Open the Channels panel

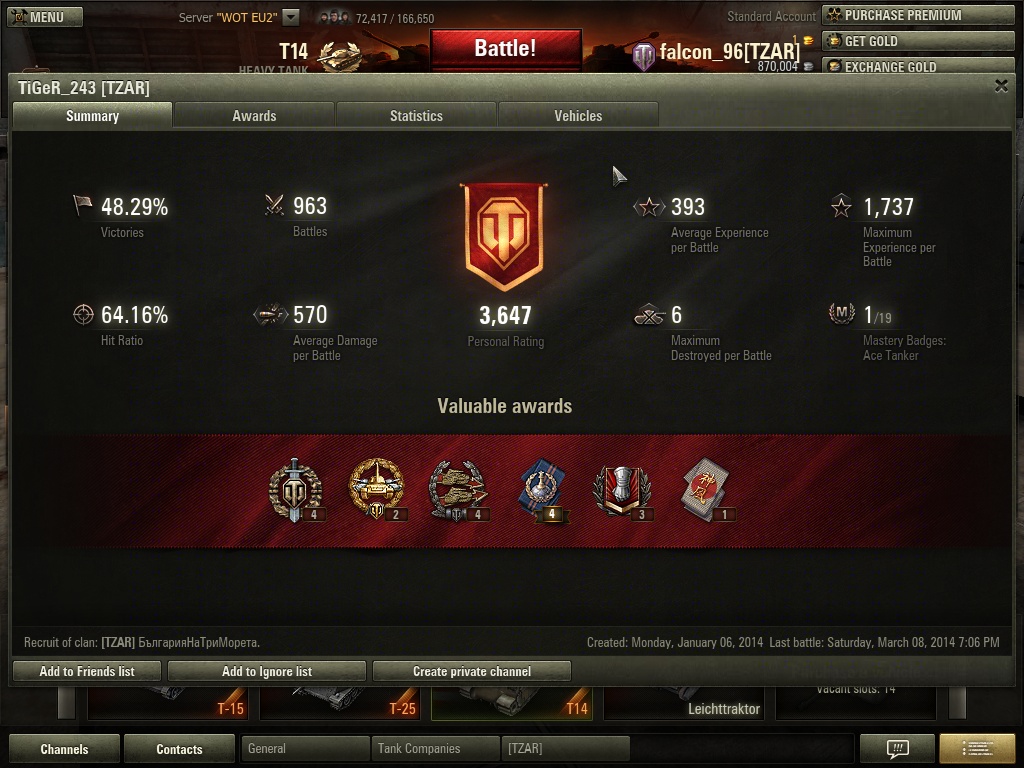(64, 749)
